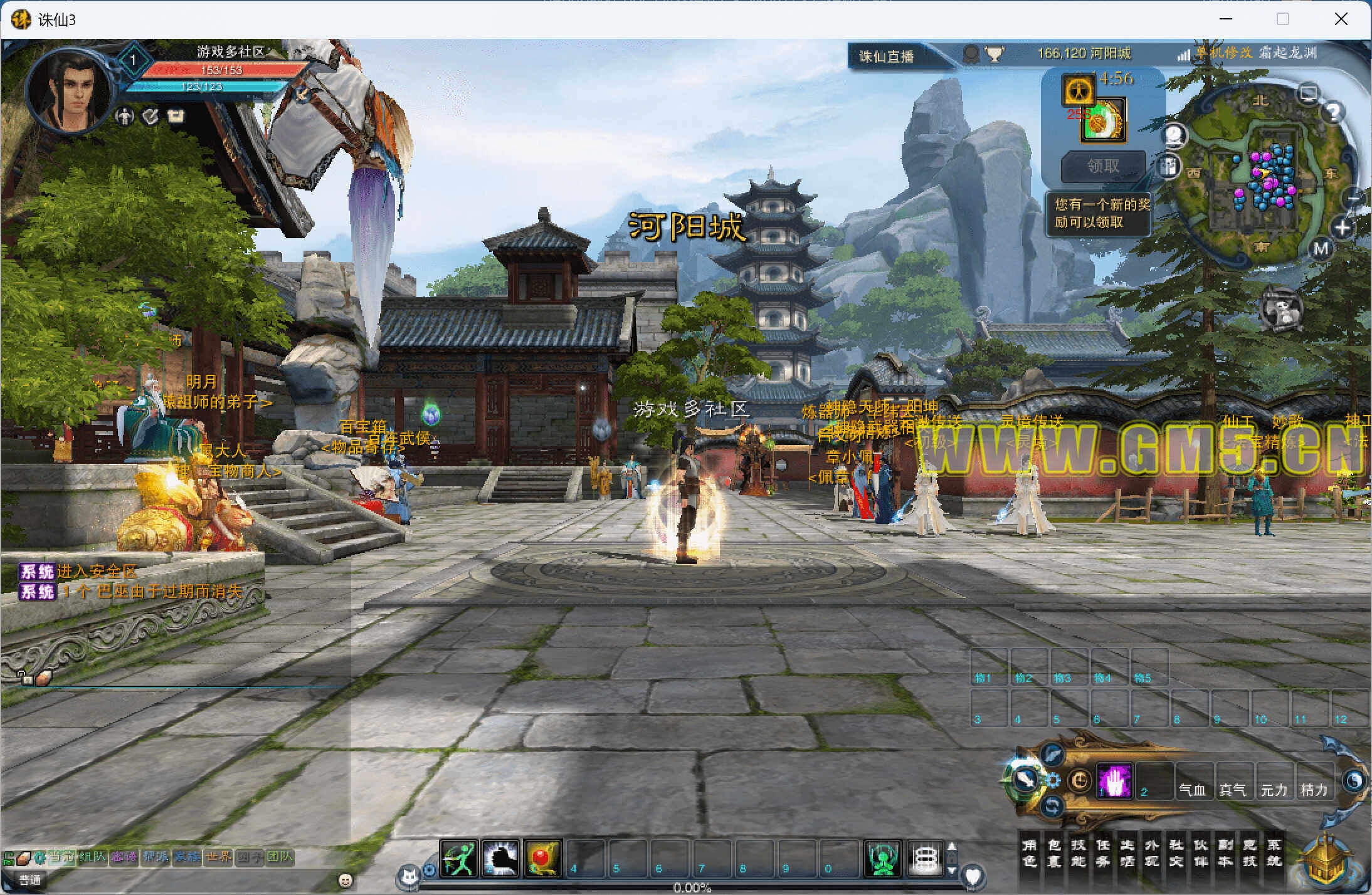
Task: Zoom out the minimap with the minus button
Action: [1353, 199]
